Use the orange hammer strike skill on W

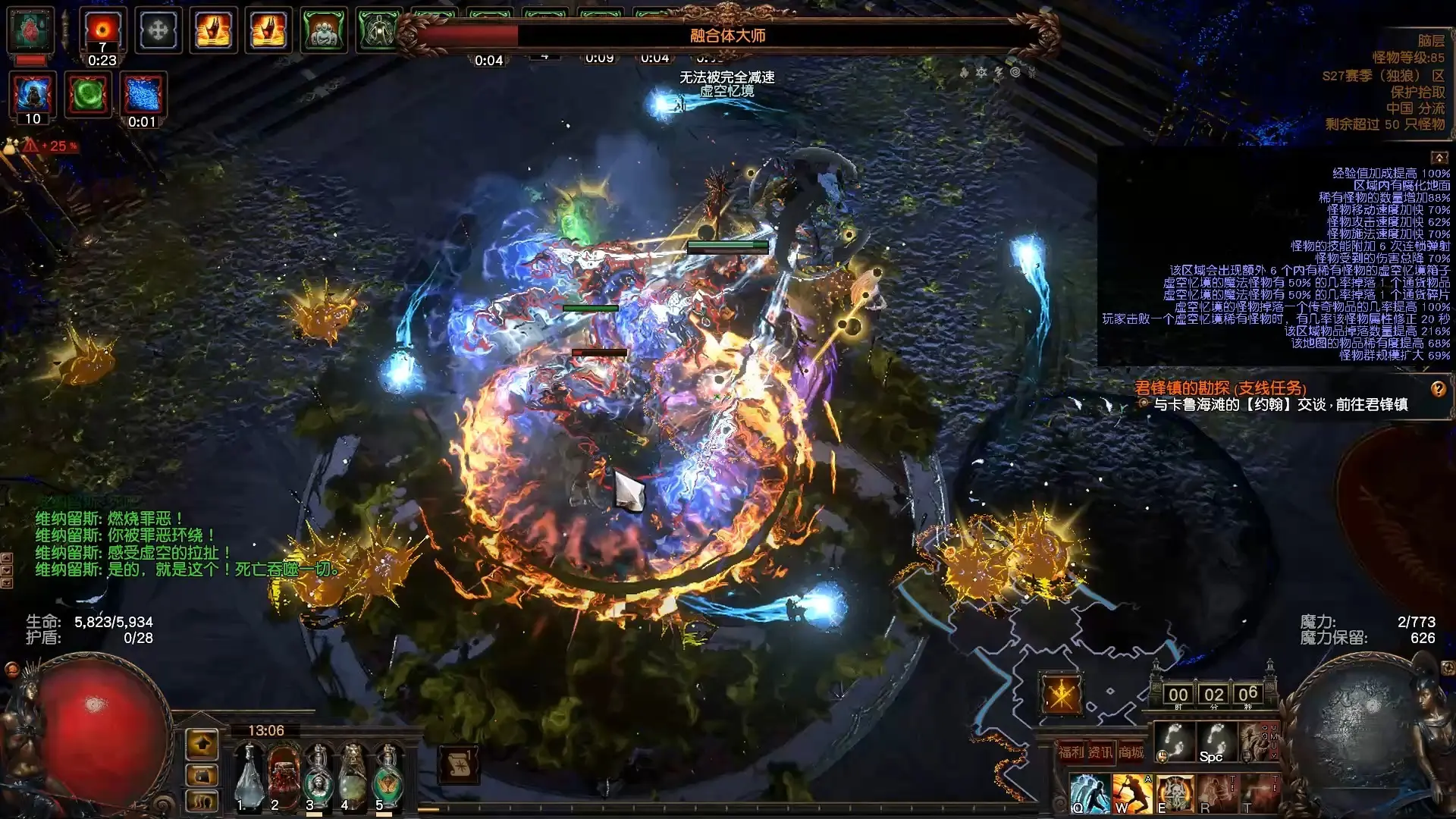tap(1131, 793)
